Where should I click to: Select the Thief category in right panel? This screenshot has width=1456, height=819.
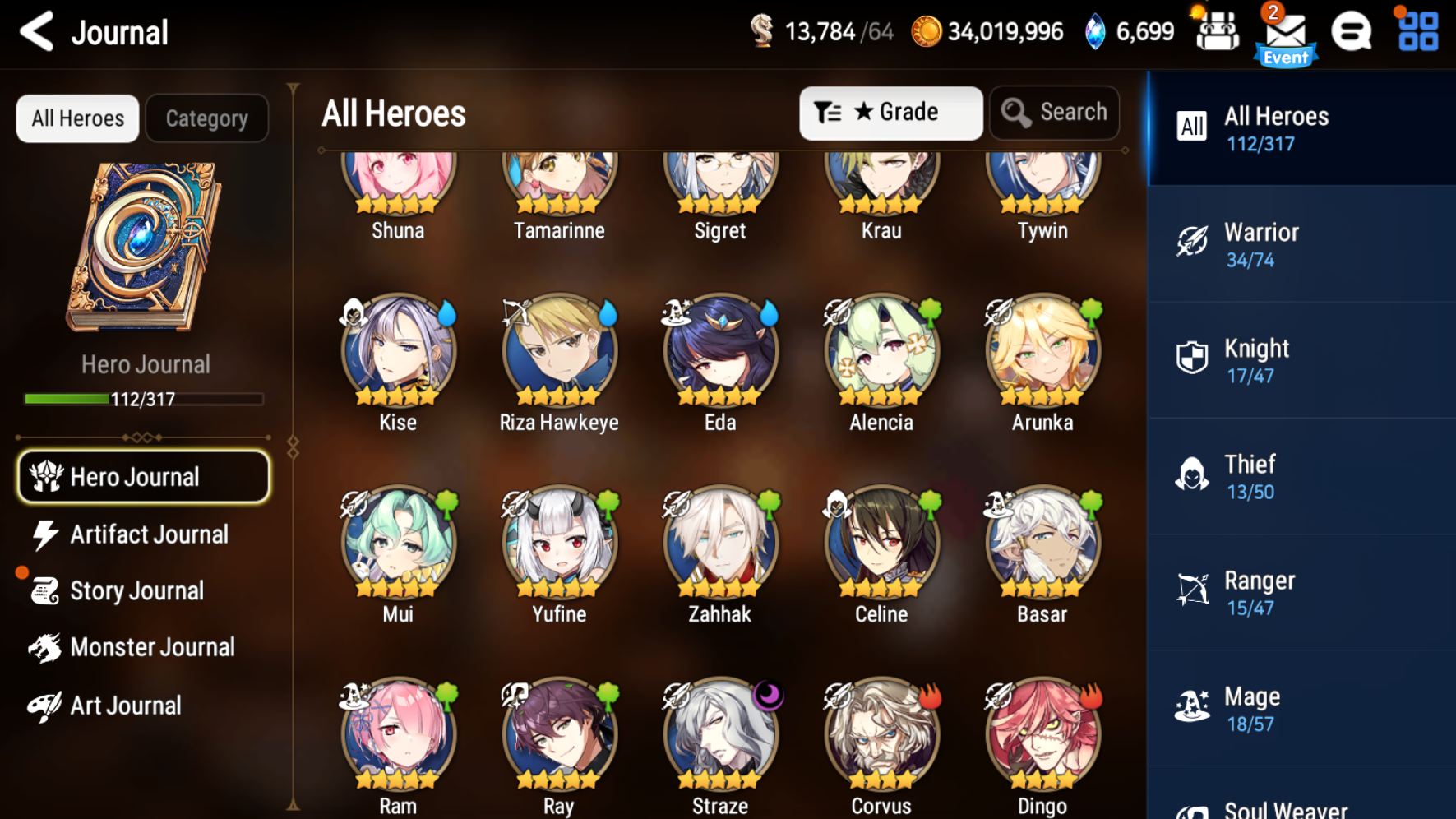click(1299, 476)
